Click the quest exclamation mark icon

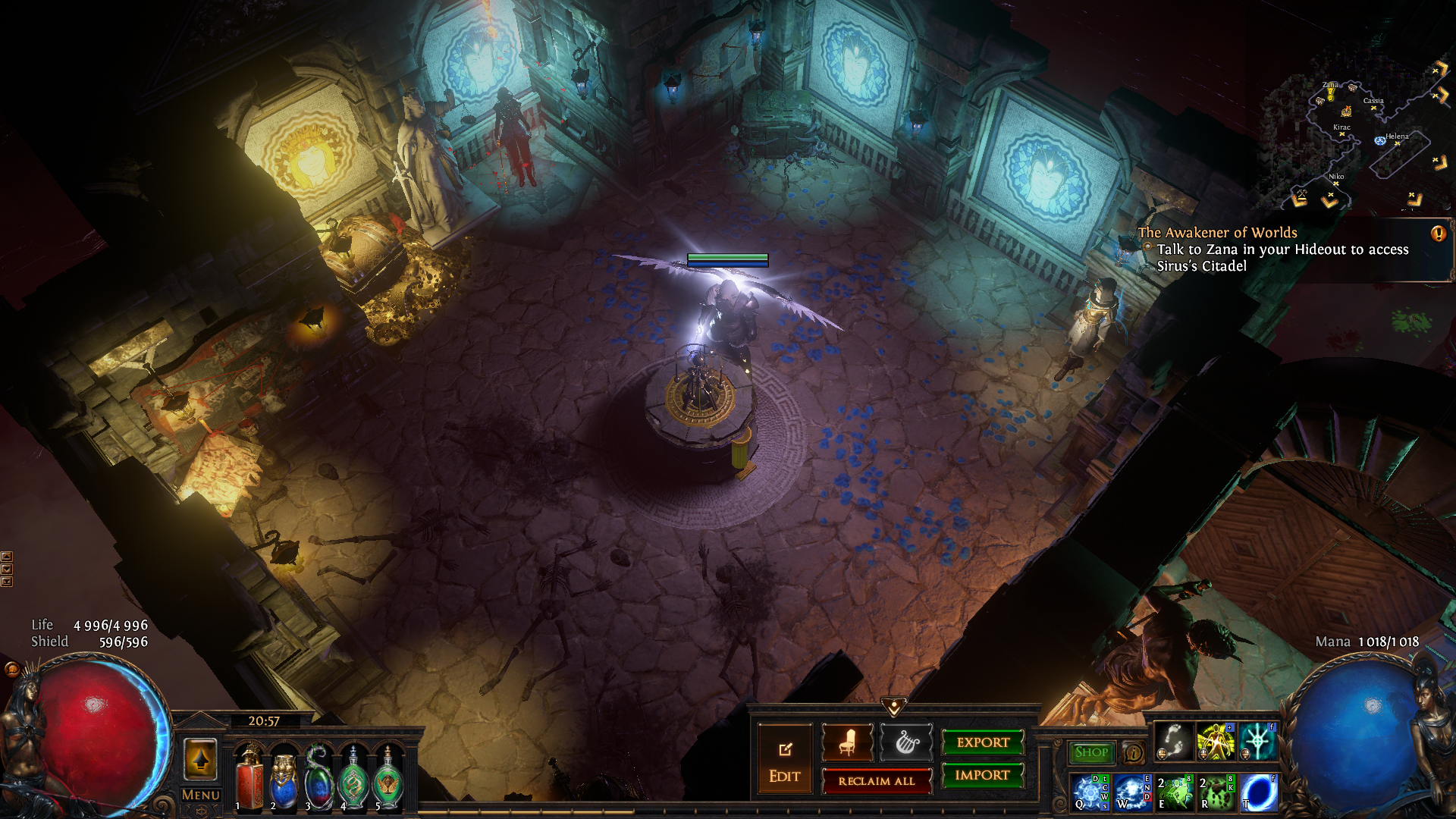[x=1438, y=234]
